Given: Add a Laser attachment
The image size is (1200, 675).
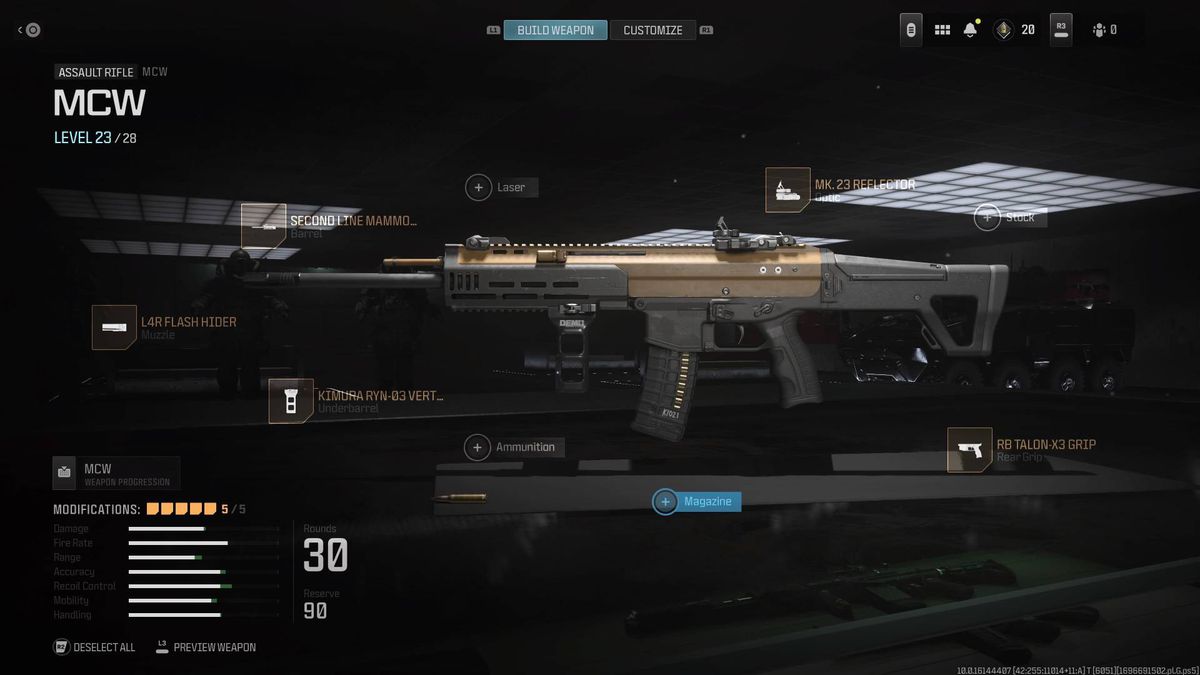Looking at the screenshot, I should coord(501,187).
